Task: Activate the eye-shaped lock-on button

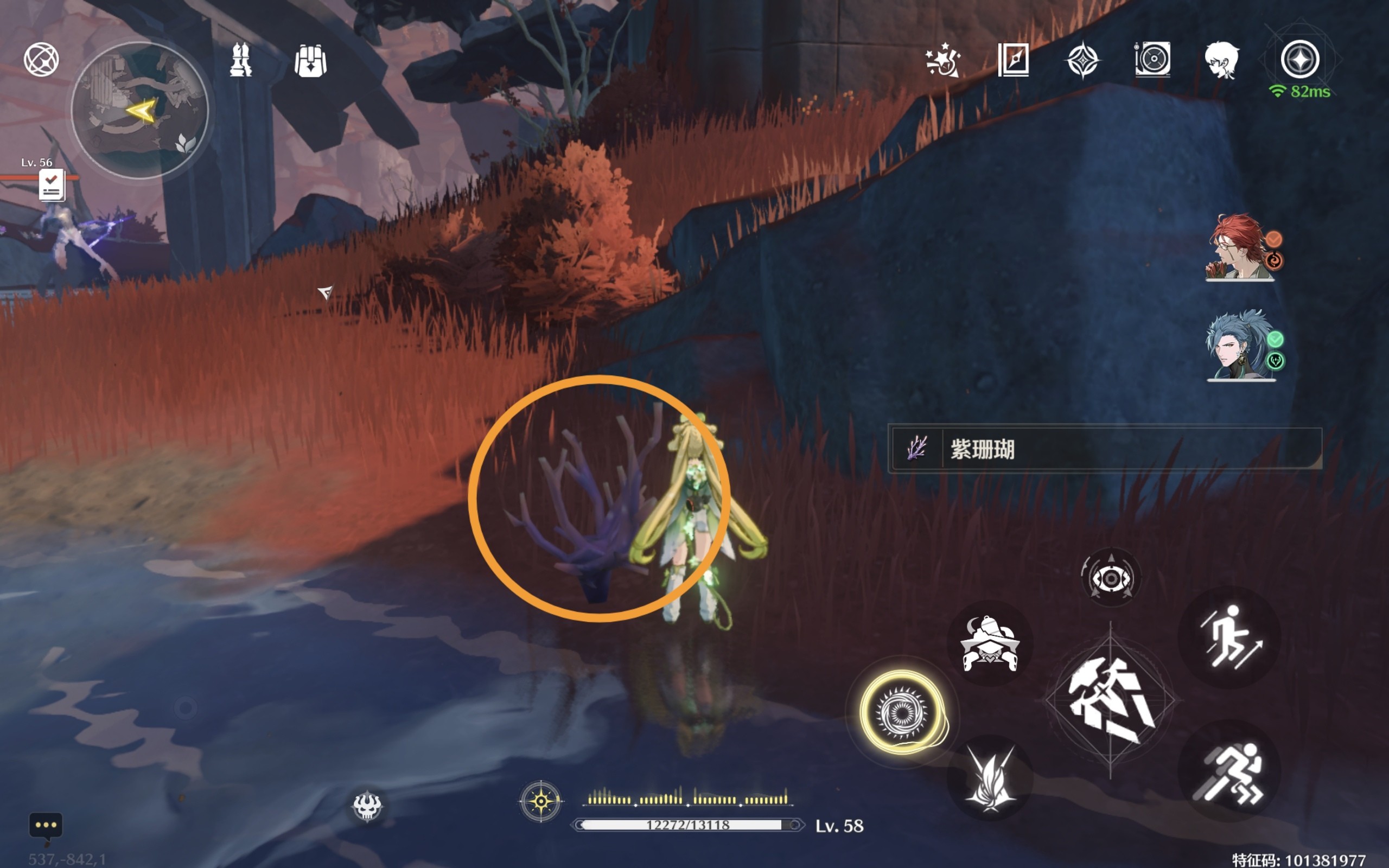Action: pos(1111,578)
